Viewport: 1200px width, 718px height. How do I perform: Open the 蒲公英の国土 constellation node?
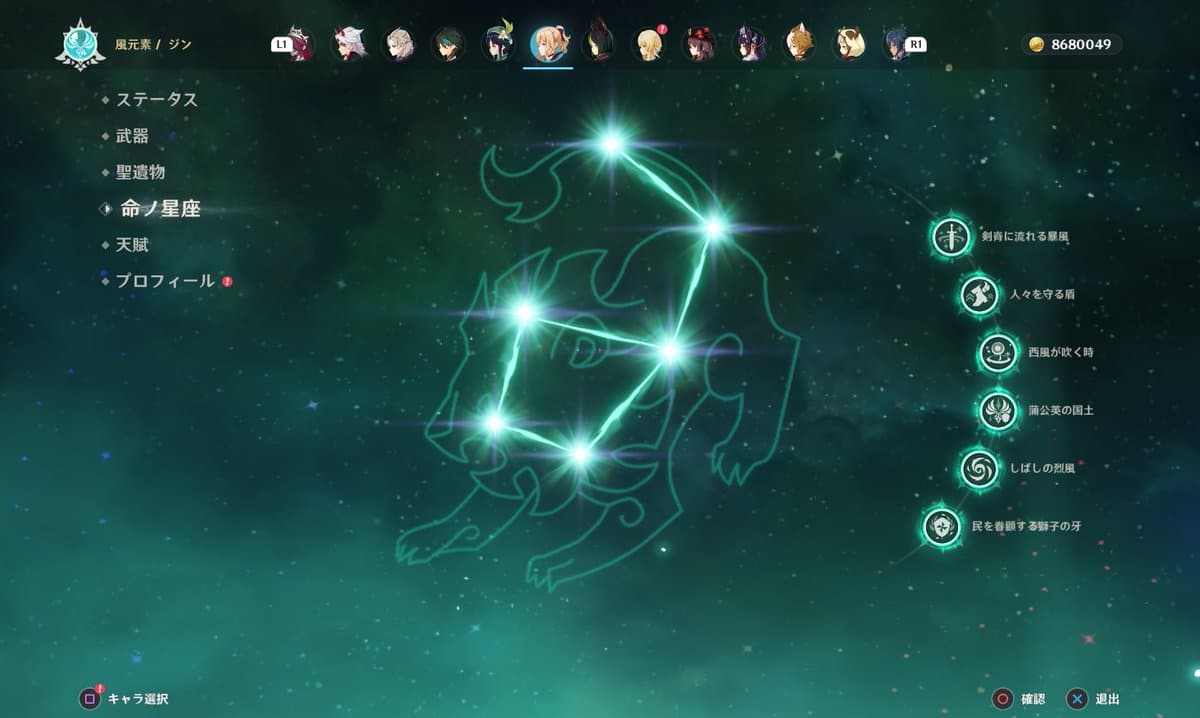(997, 410)
